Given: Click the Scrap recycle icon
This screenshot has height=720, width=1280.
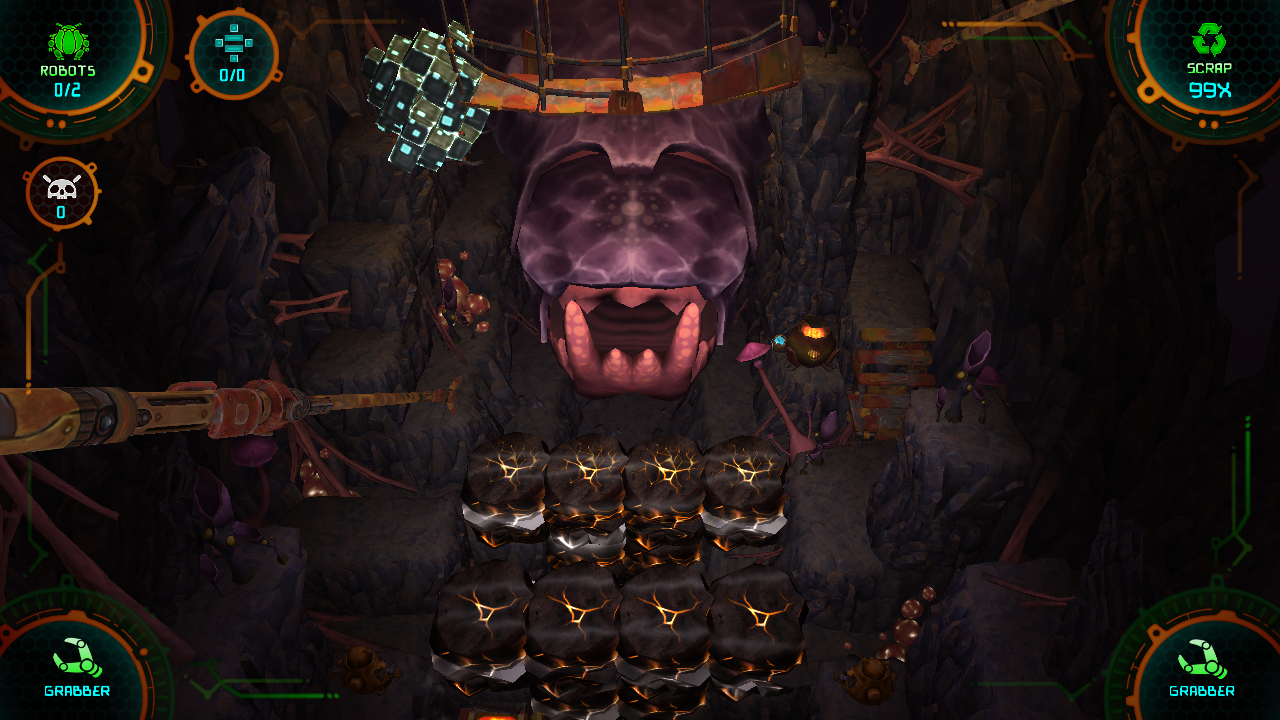Looking at the screenshot, I should [x=1208, y=40].
